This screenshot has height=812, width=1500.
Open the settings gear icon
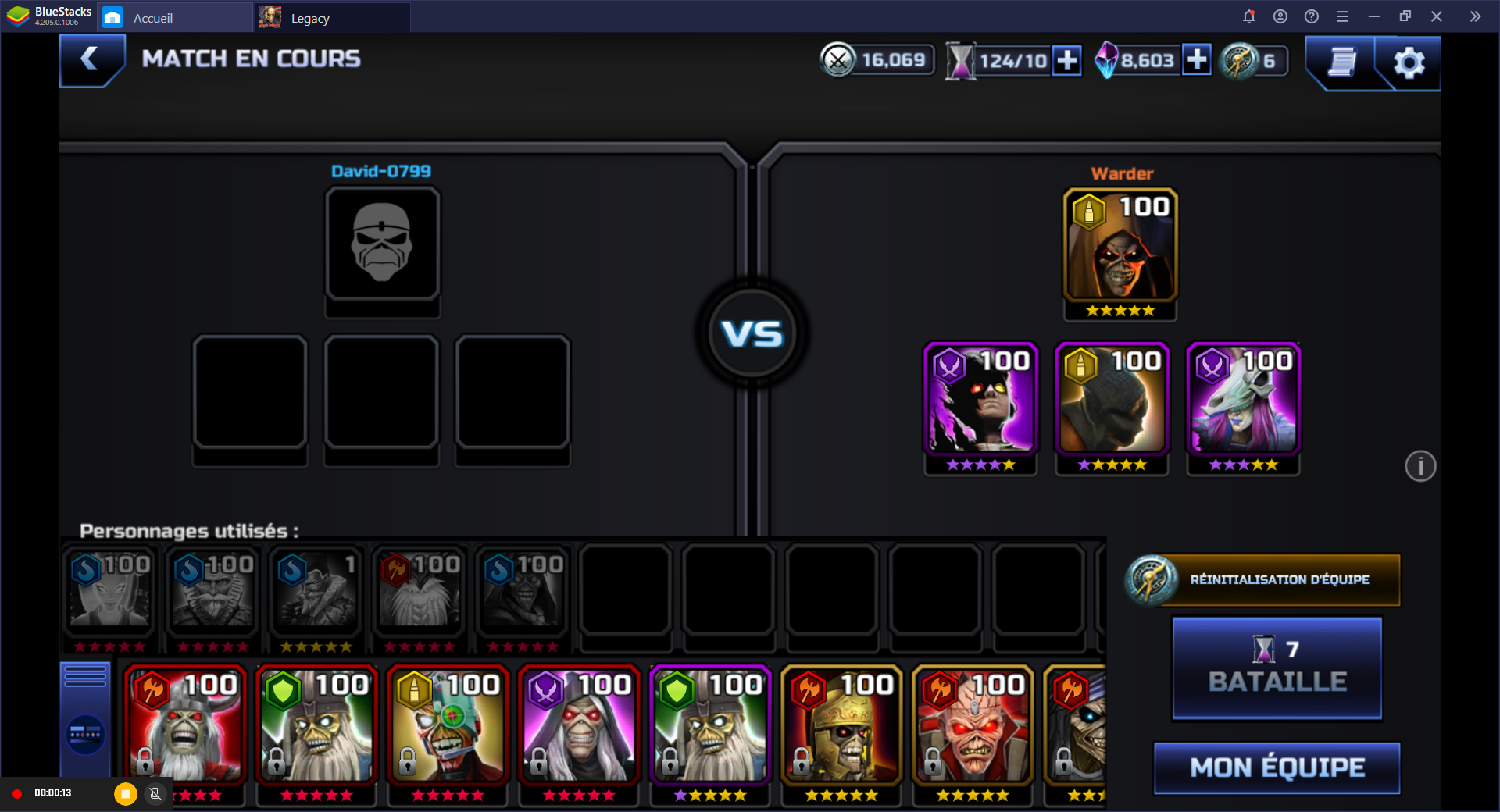1409,62
